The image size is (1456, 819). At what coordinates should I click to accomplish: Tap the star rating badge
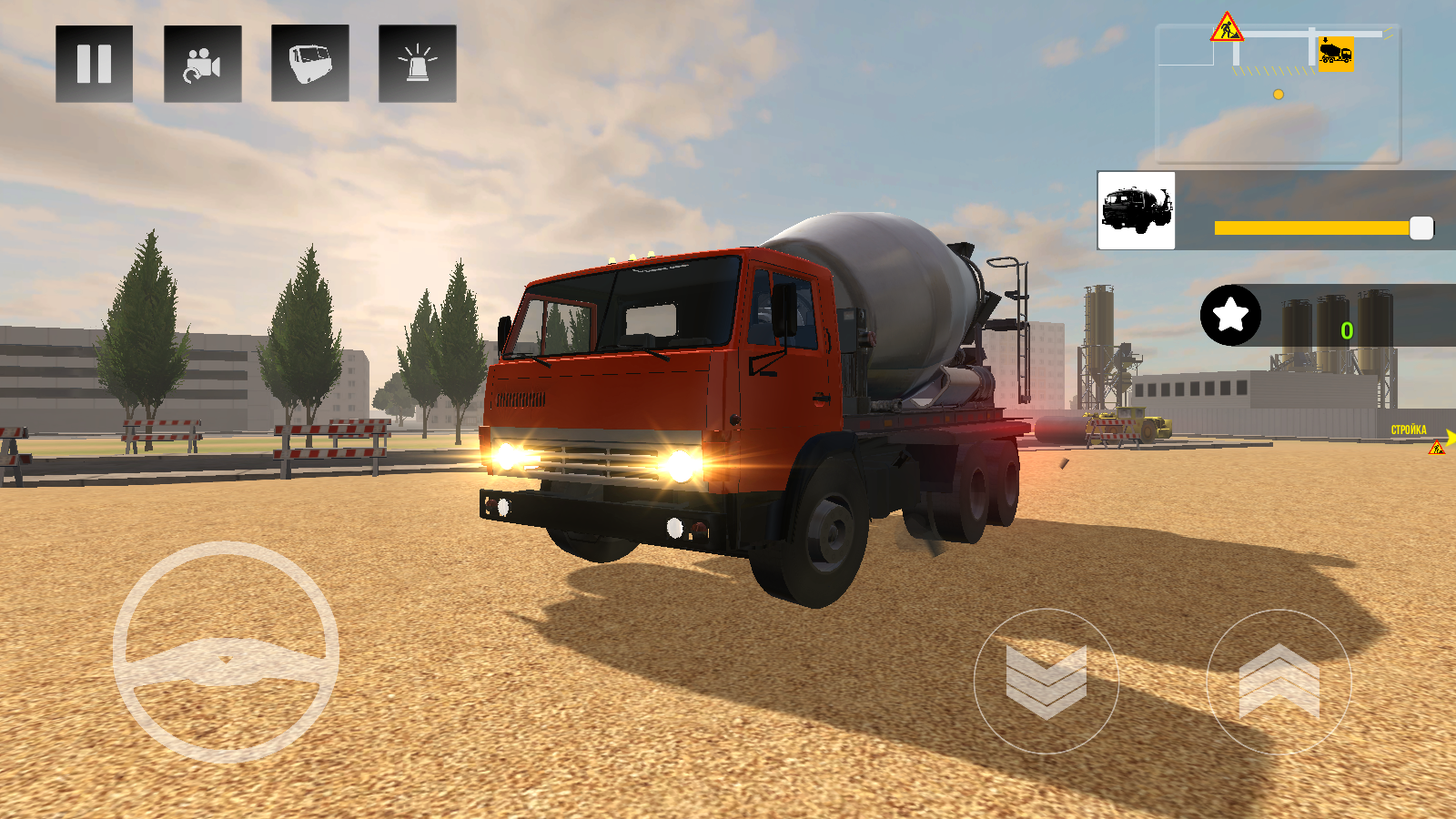click(x=1230, y=318)
